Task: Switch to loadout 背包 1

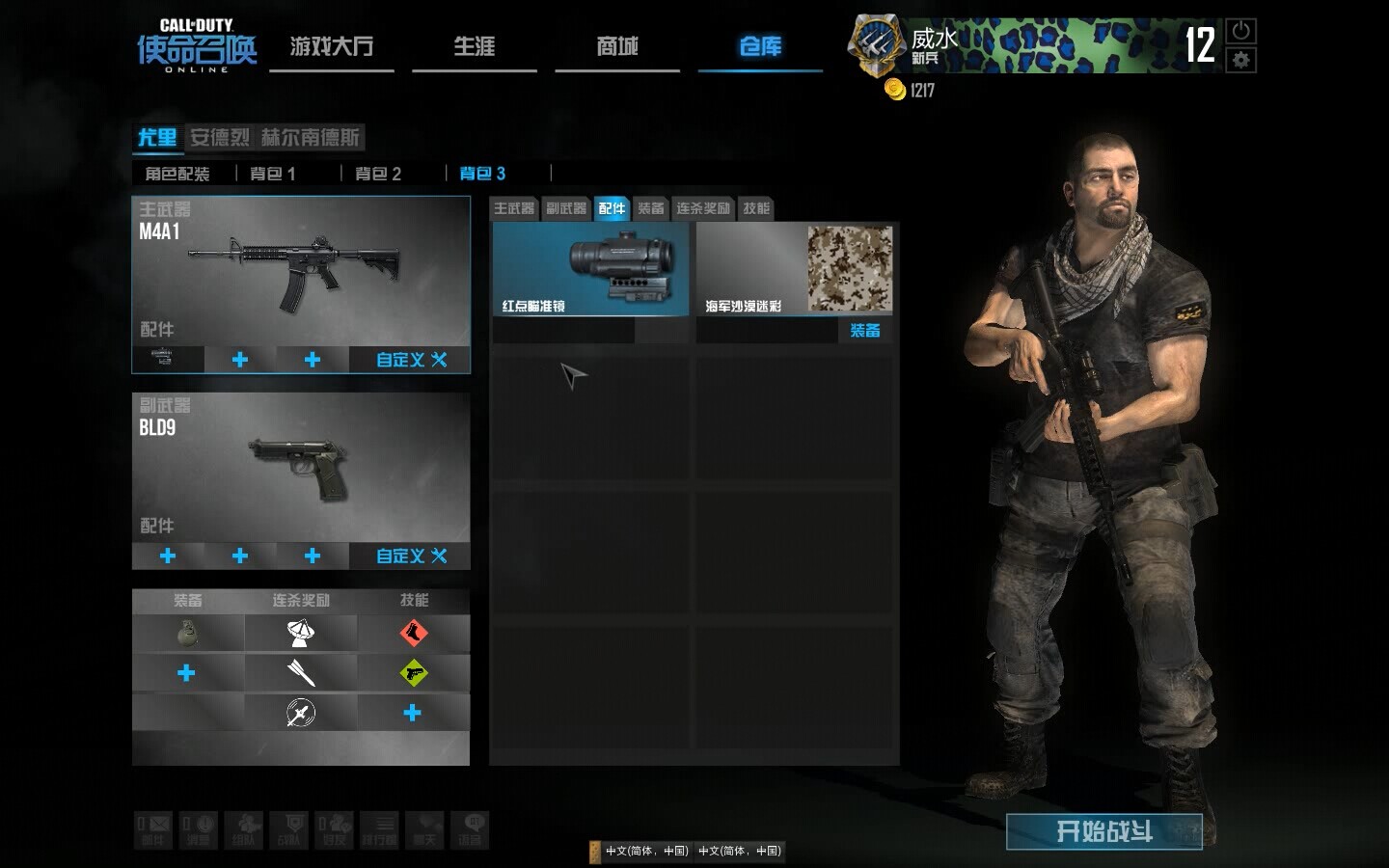Action: (x=272, y=174)
